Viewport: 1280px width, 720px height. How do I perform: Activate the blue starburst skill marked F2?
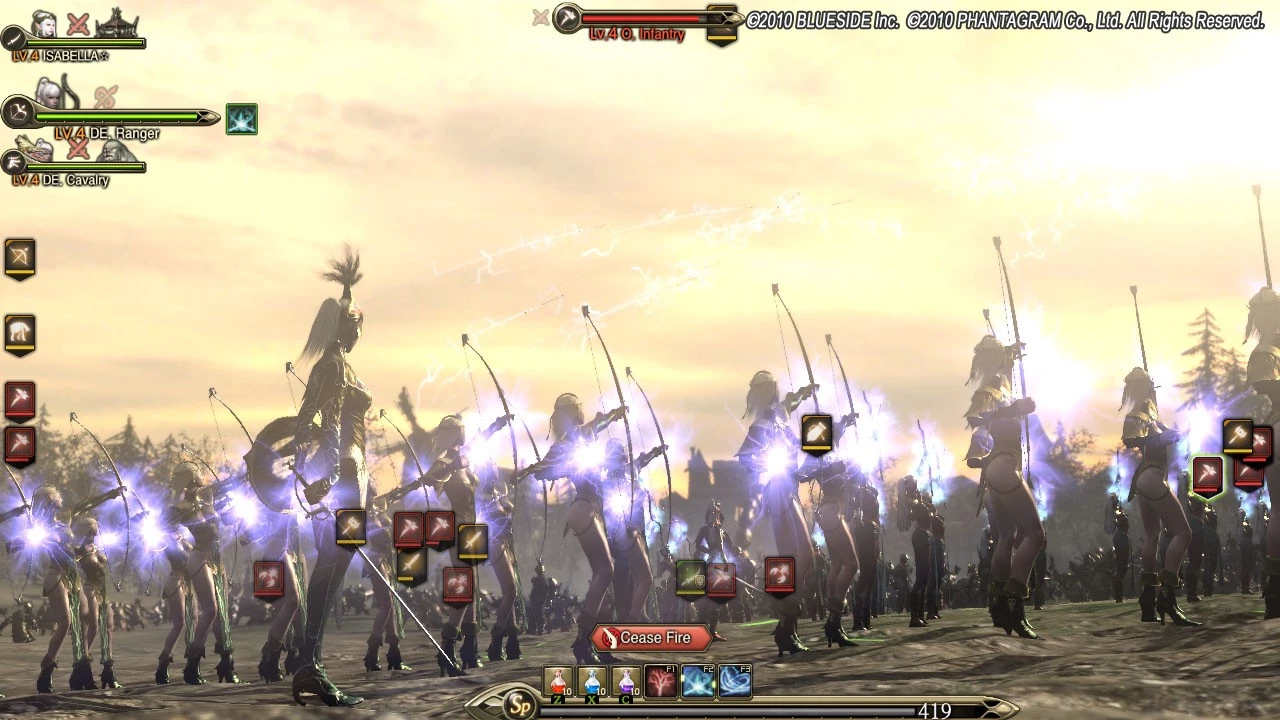point(698,682)
